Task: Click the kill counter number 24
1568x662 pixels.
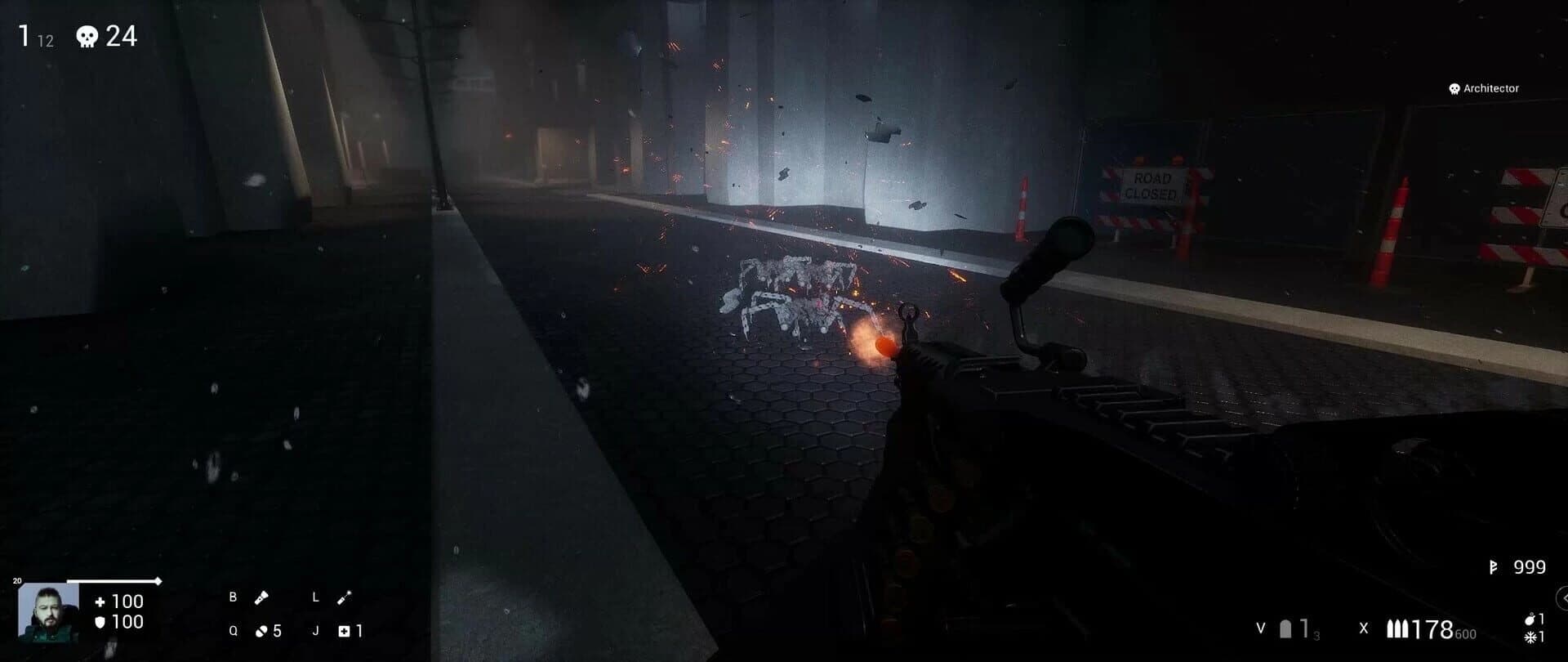Action: click(x=122, y=35)
